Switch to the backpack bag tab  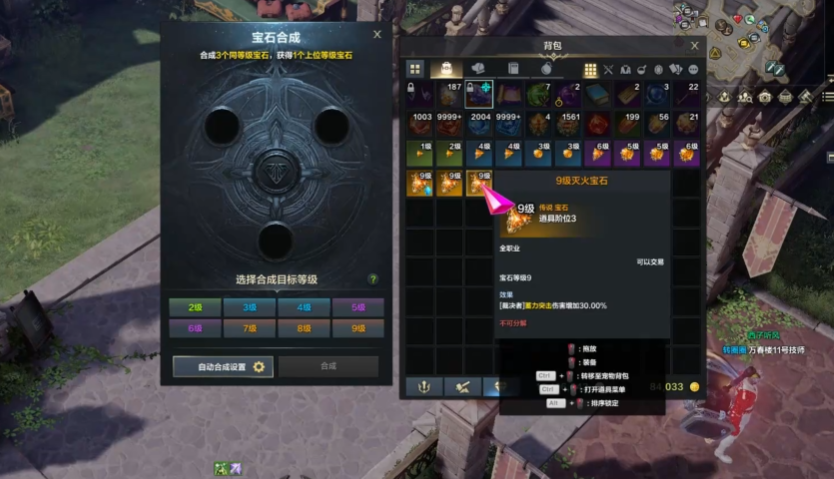448,69
